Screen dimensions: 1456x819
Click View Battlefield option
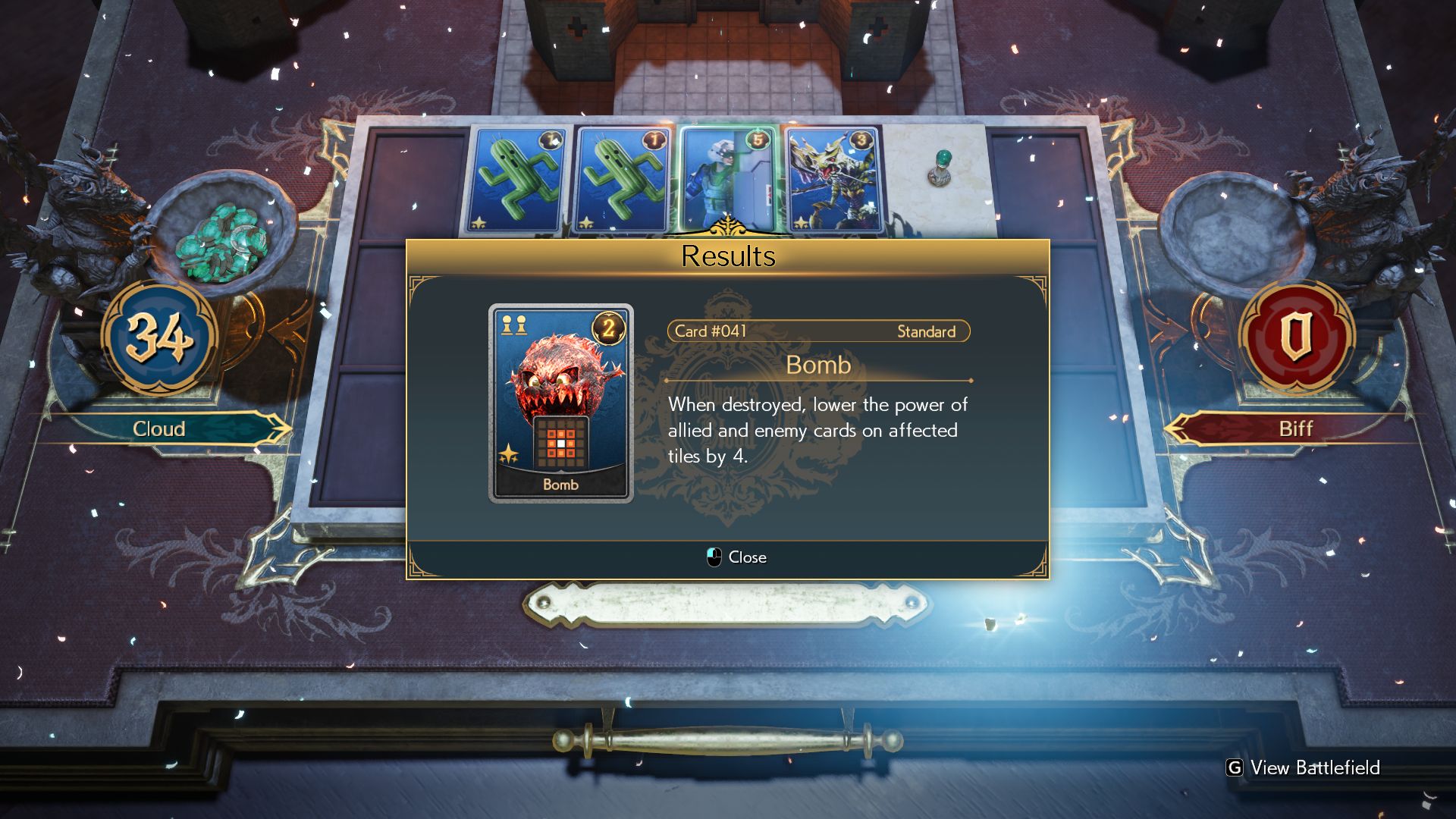pos(1304,767)
